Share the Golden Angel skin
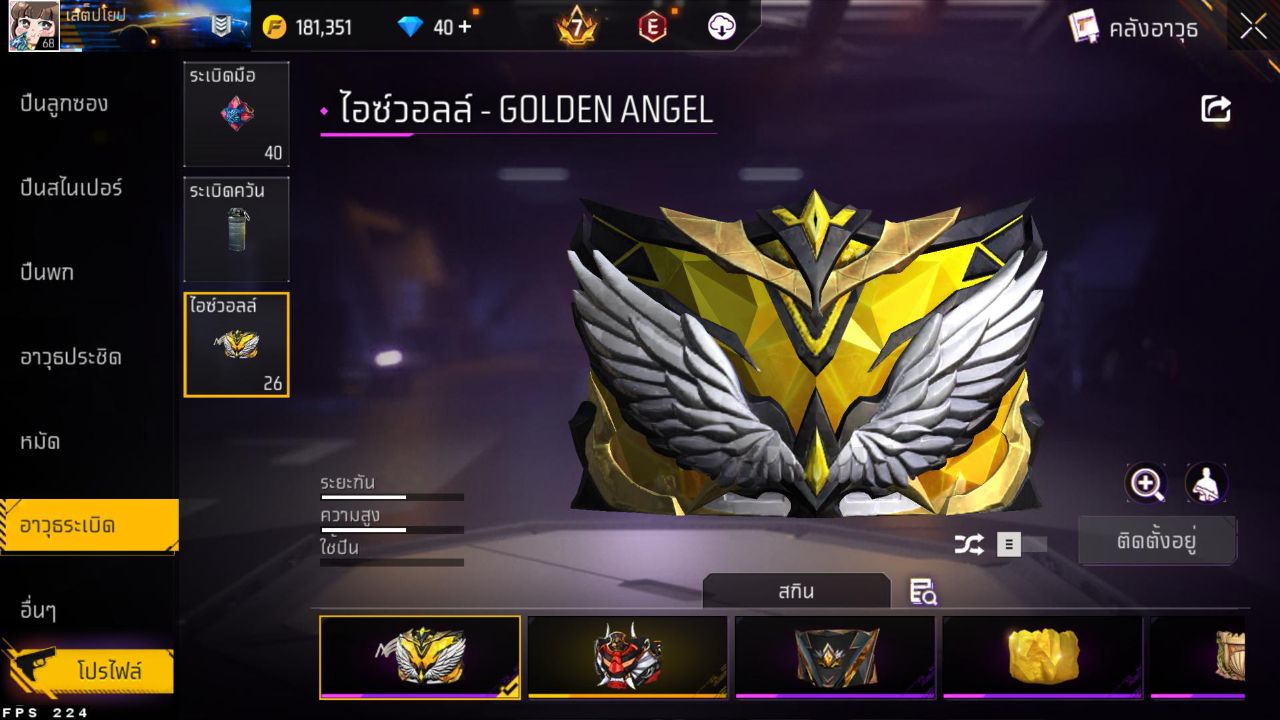 tap(1216, 109)
